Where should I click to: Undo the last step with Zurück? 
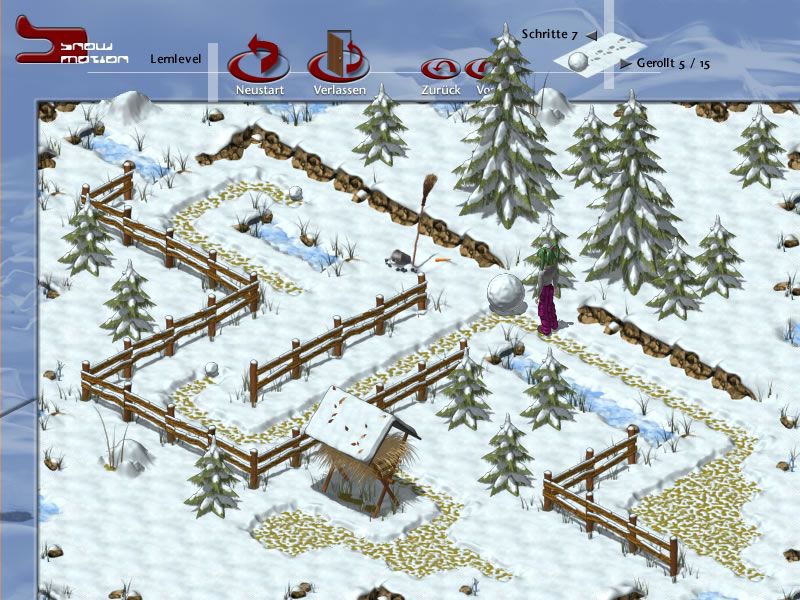coord(440,71)
